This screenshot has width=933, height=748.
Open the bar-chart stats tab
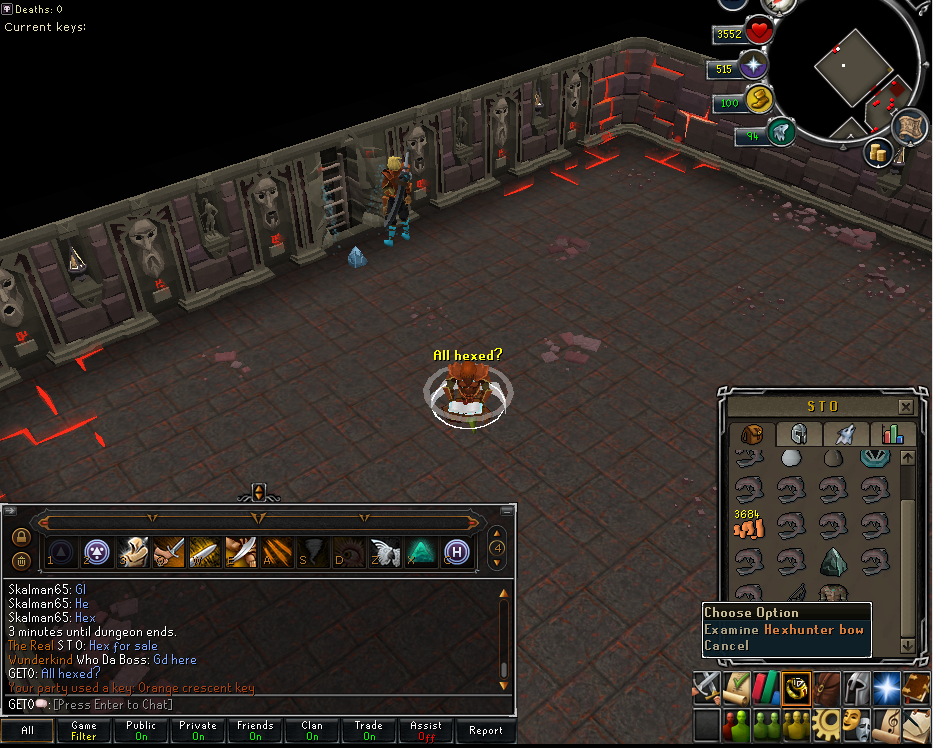tap(886, 434)
